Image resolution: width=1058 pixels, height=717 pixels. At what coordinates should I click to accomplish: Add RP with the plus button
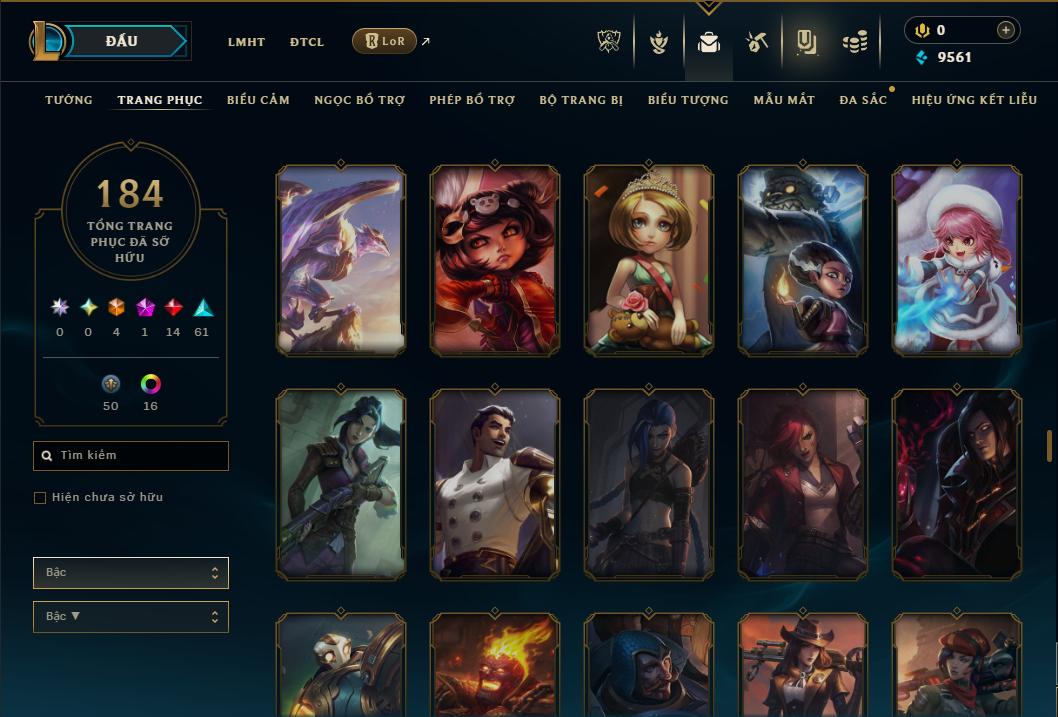(x=1006, y=30)
